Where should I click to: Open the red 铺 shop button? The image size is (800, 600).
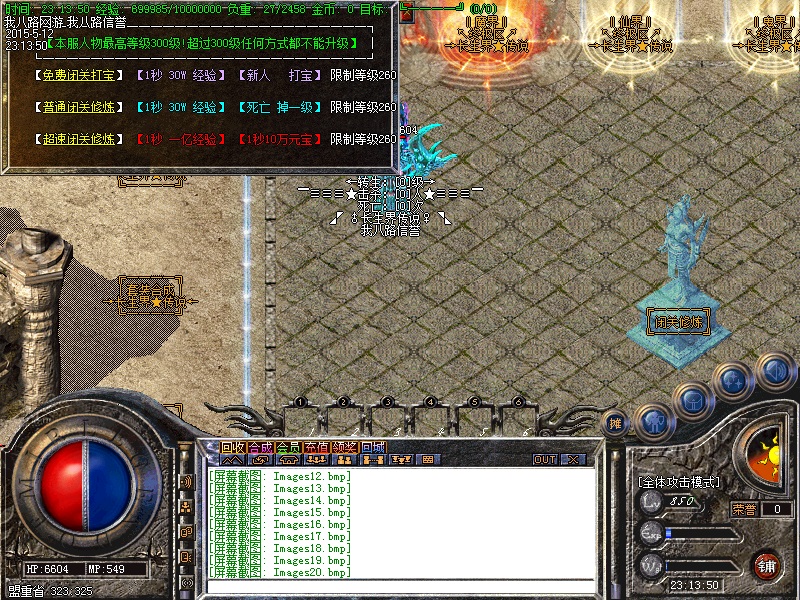(767, 564)
